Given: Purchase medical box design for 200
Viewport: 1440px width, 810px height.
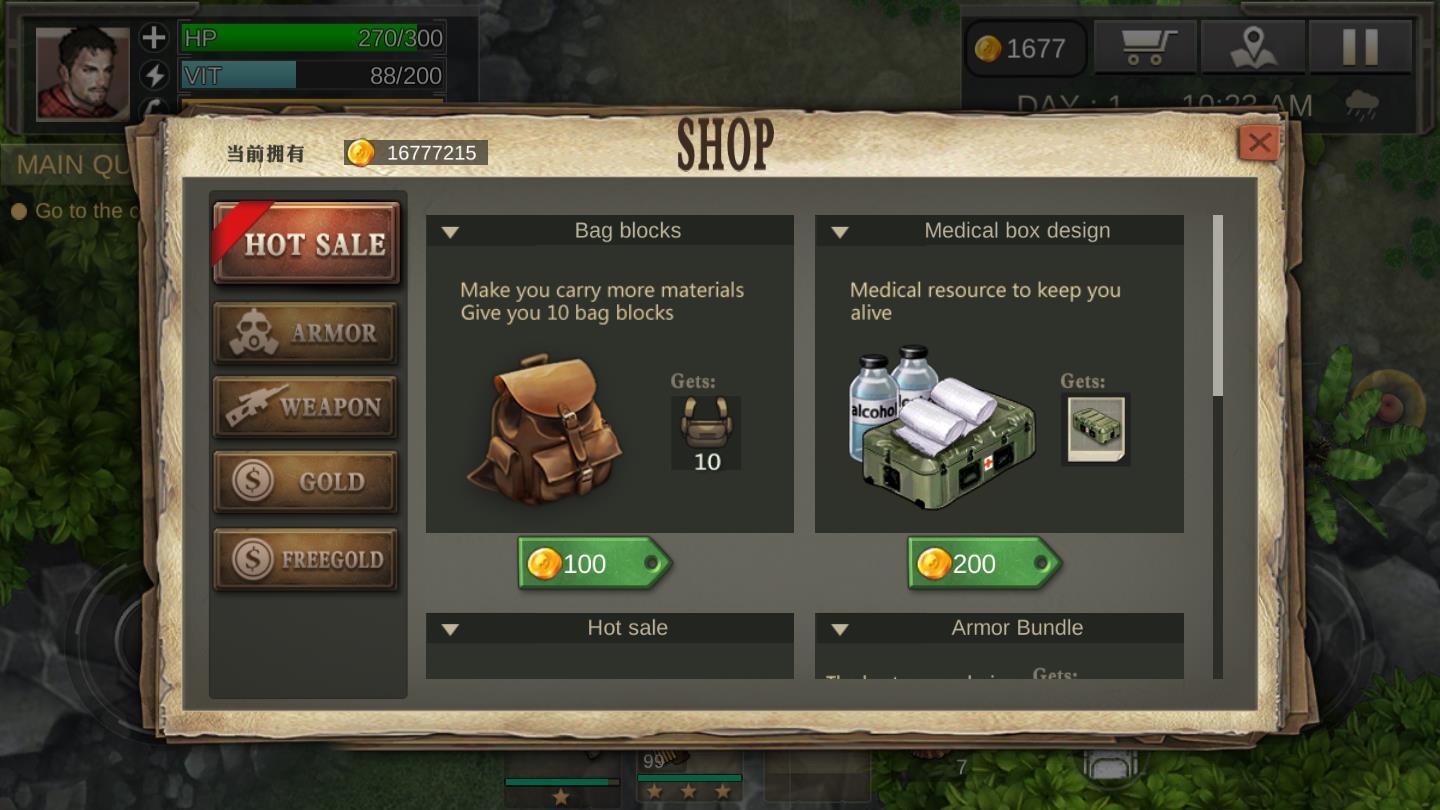Looking at the screenshot, I should 984,564.
